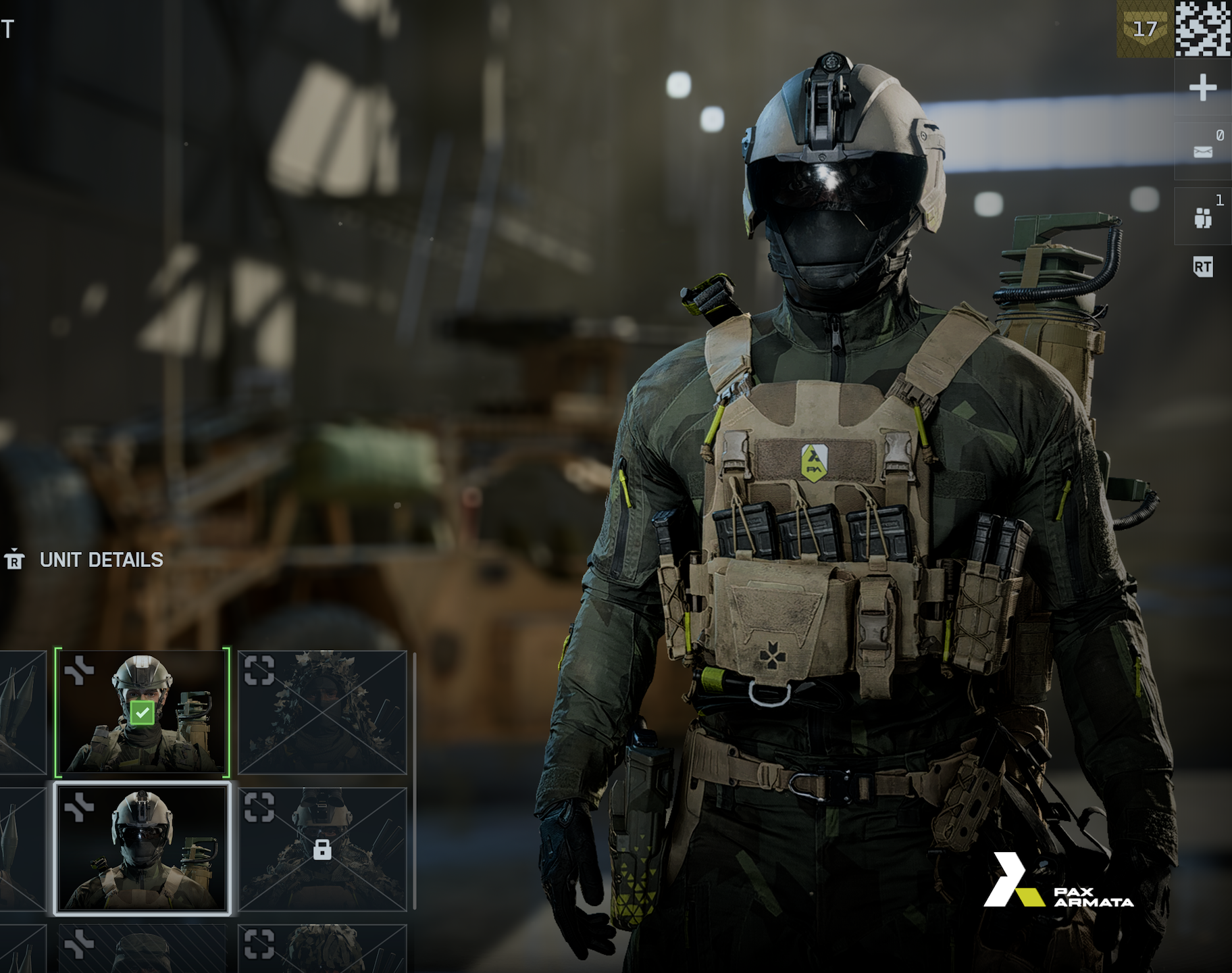Open the rank 17 player badge
The height and width of the screenshot is (973, 1232).
(x=1145, y=29)
